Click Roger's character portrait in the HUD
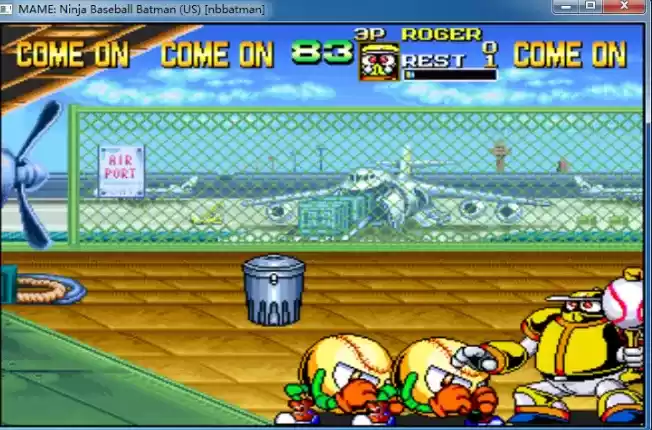Image resolution: width=652 pixels, height=430 pixels. 378,62
